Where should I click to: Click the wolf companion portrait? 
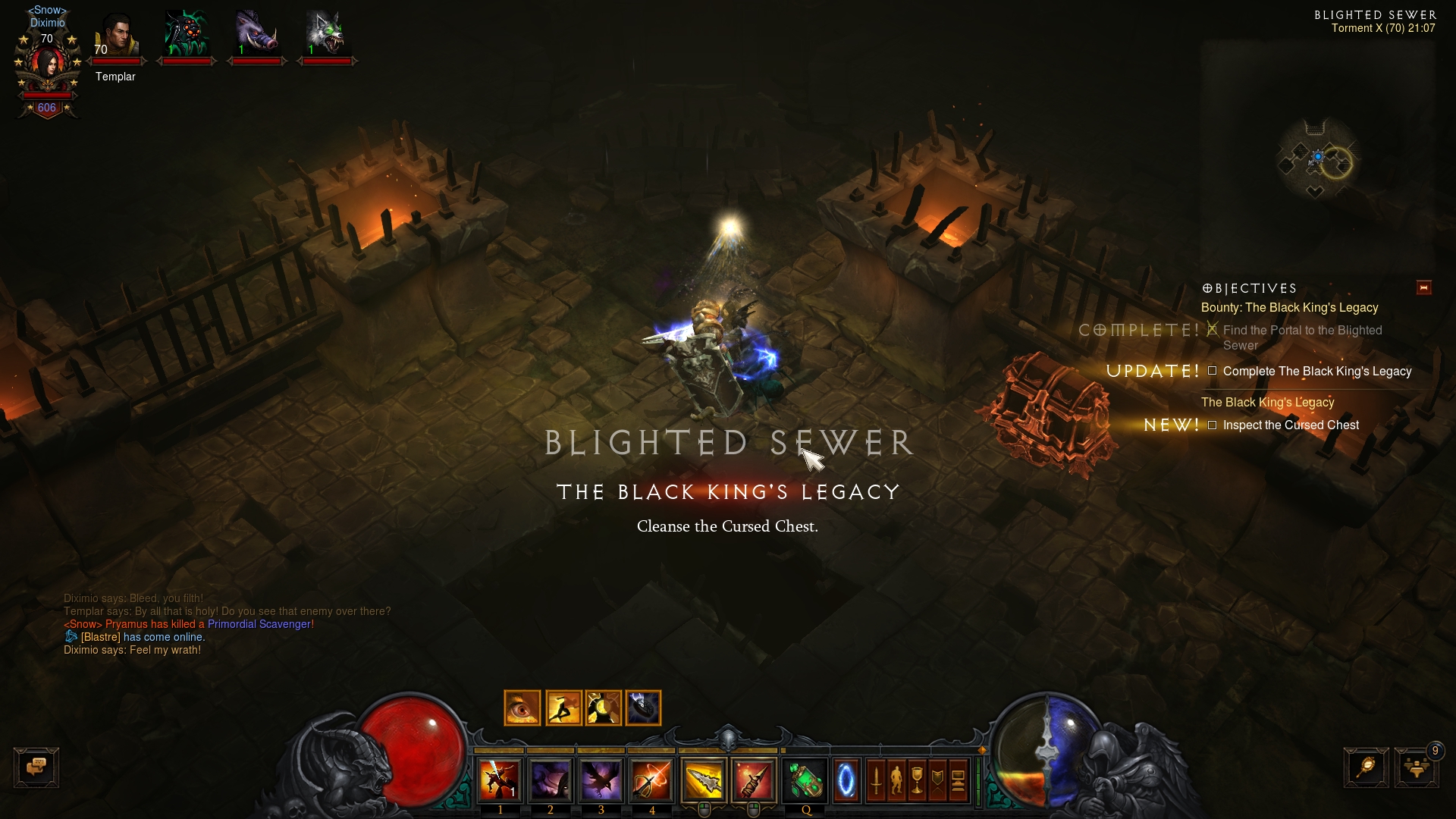click(x=325, y=35)
